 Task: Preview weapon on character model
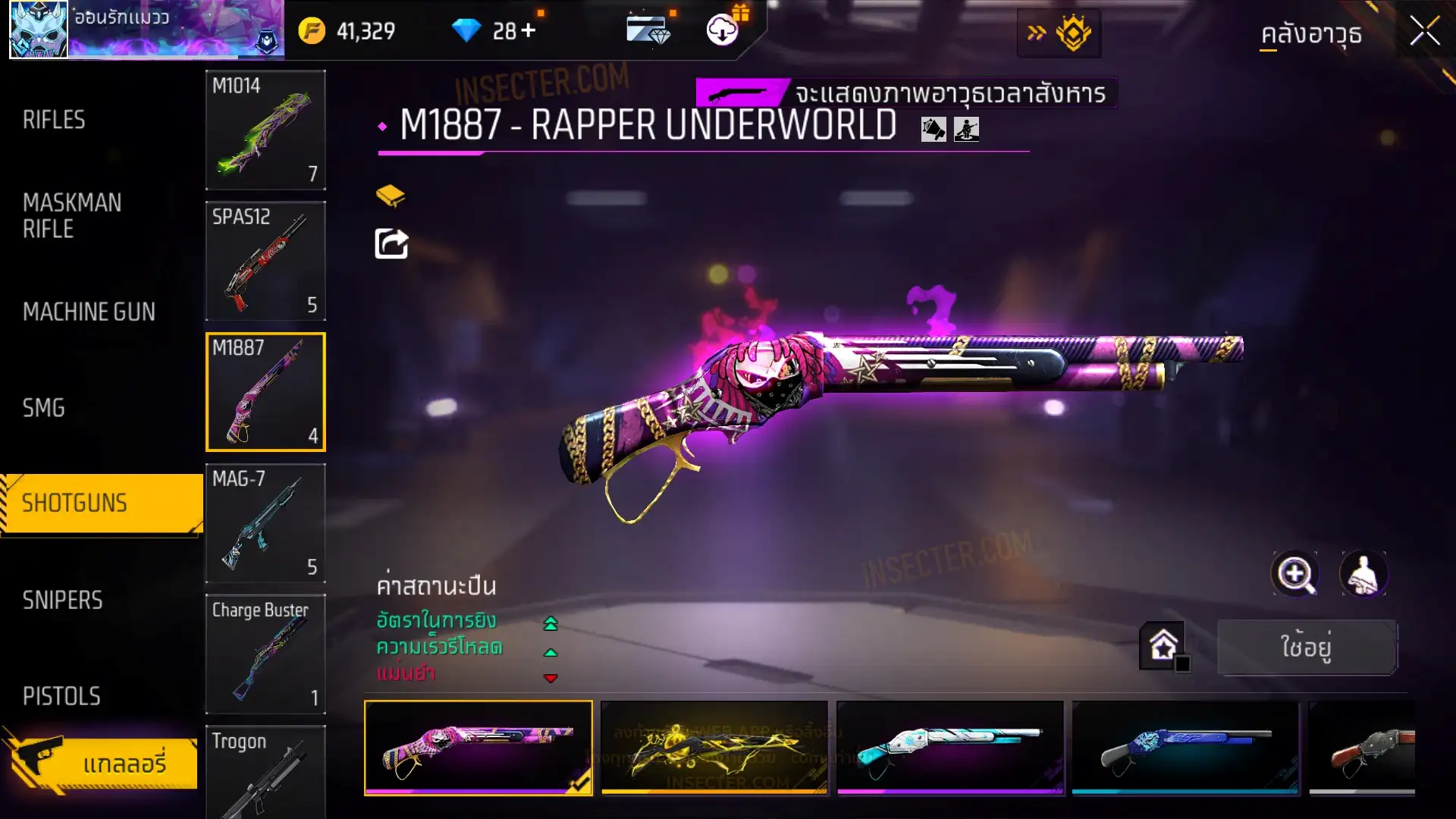click(x=1363, y=574)
